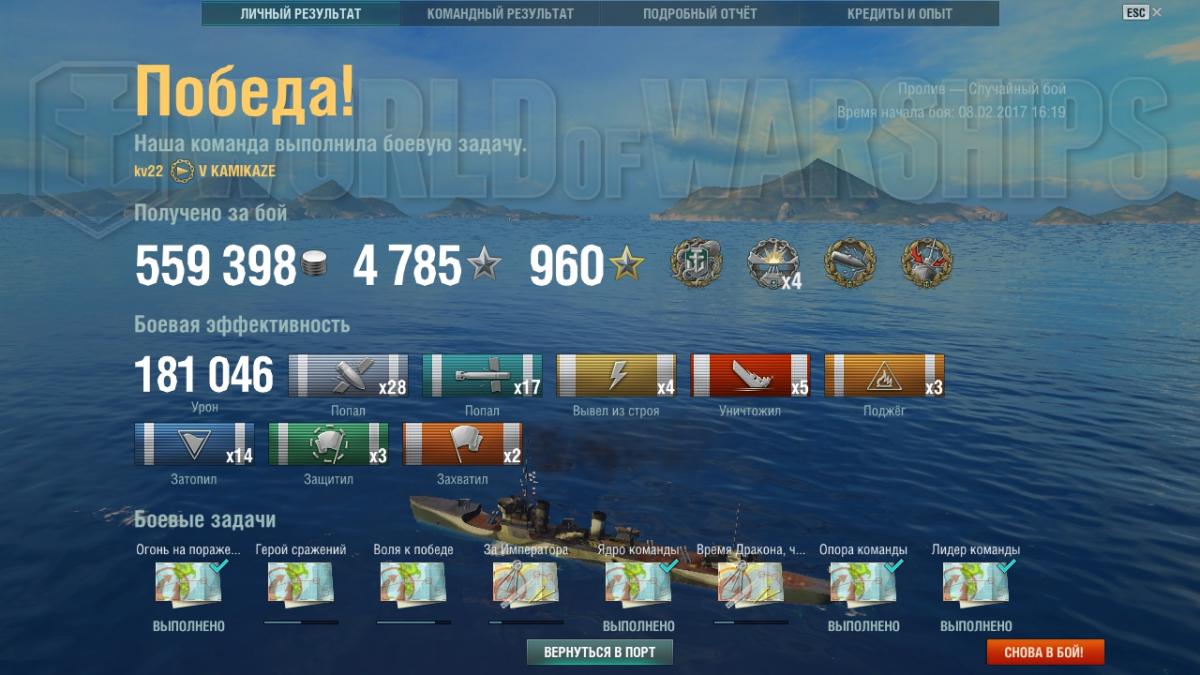Switch to the Командный результат tab
1200x675 pixels.
point(500,14)
